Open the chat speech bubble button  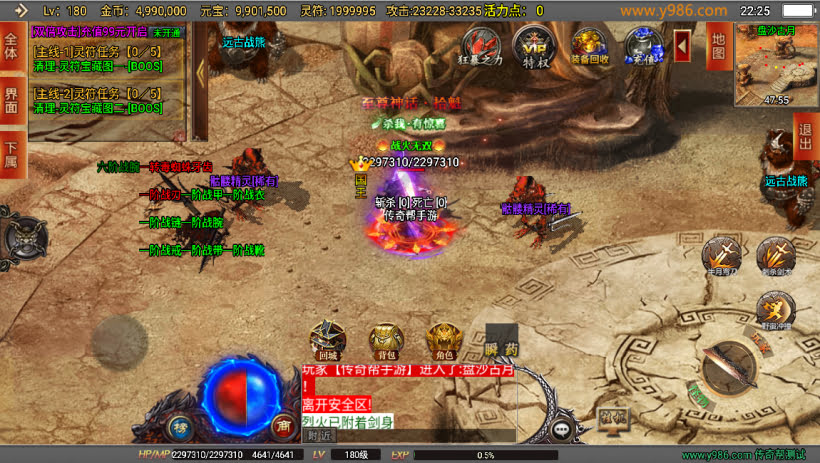pyautogui.click(x=563, y=429)
